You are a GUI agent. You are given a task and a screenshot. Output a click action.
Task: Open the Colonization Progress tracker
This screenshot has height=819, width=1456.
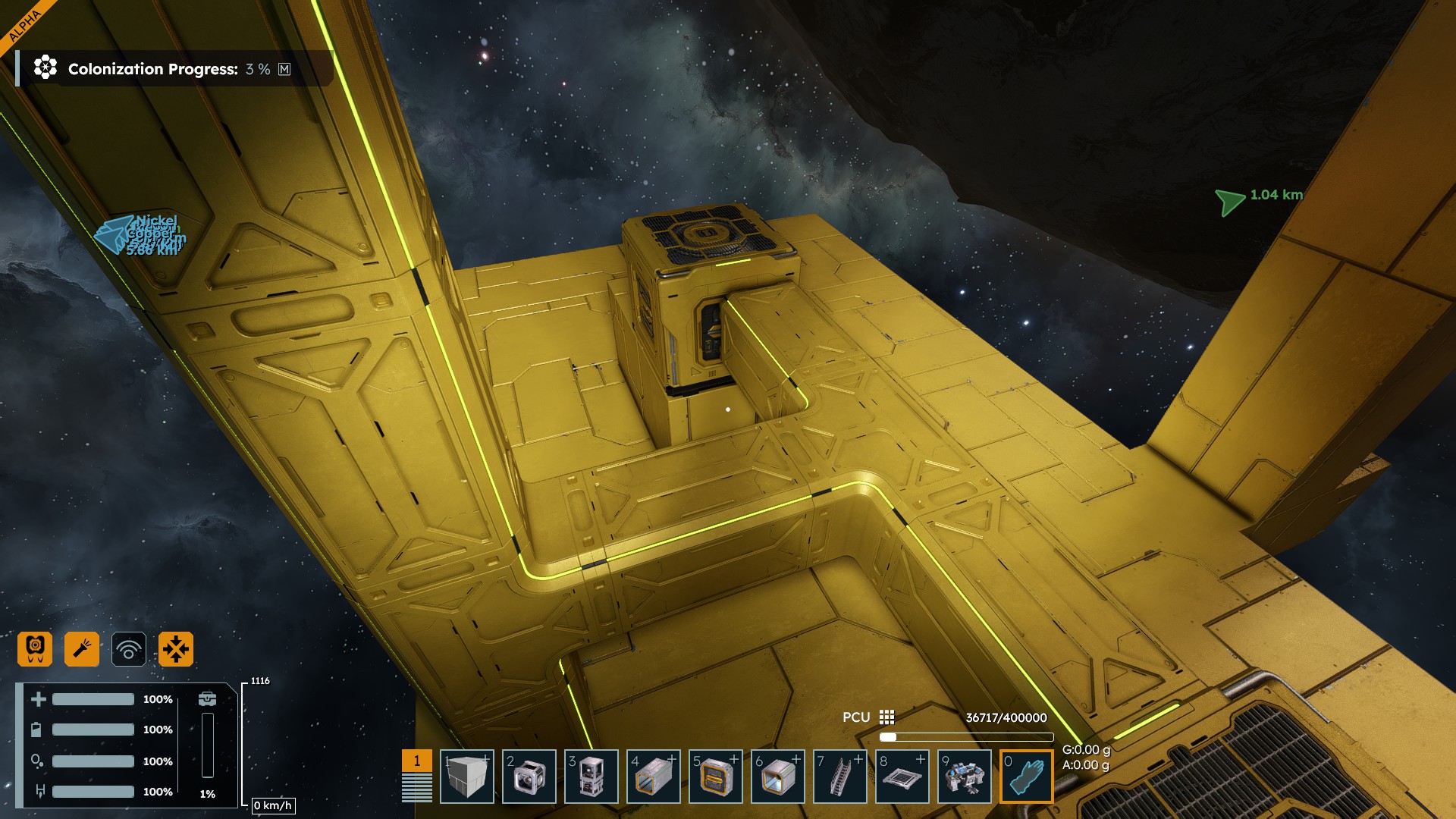click(x=153, y=69)
